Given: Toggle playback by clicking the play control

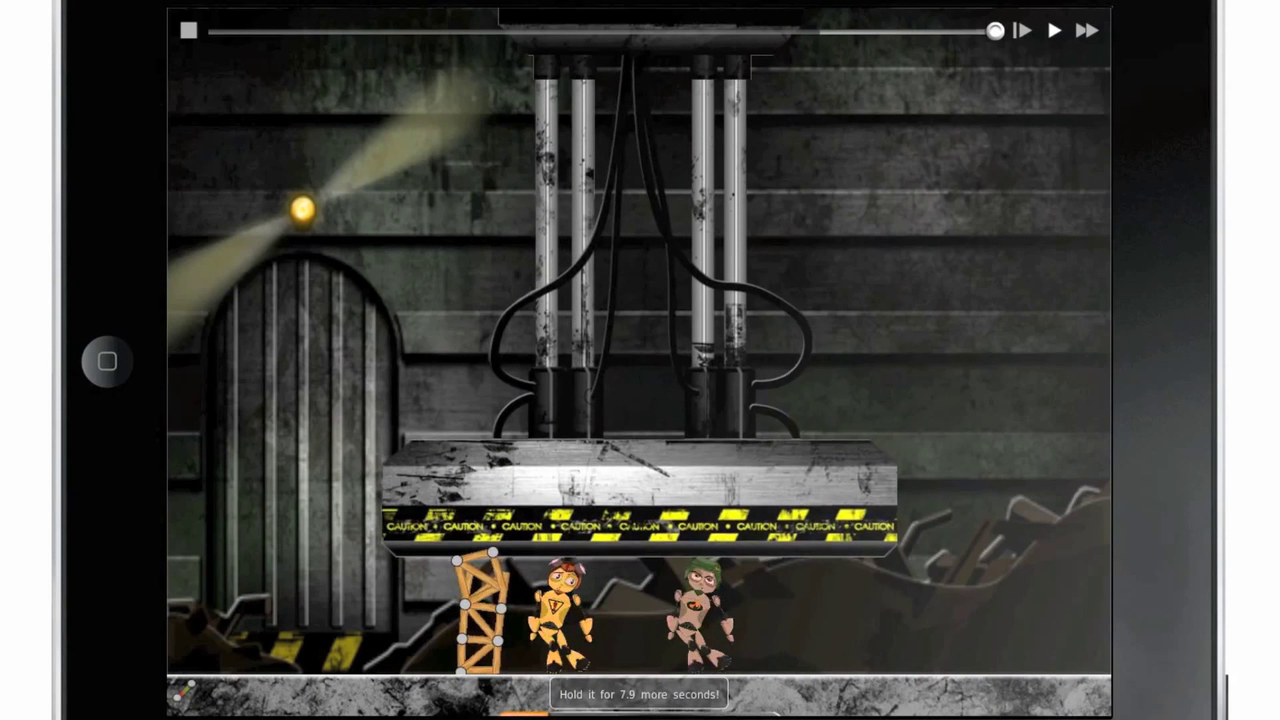Looking at the screenshot, I should [x=1054, y=30].
